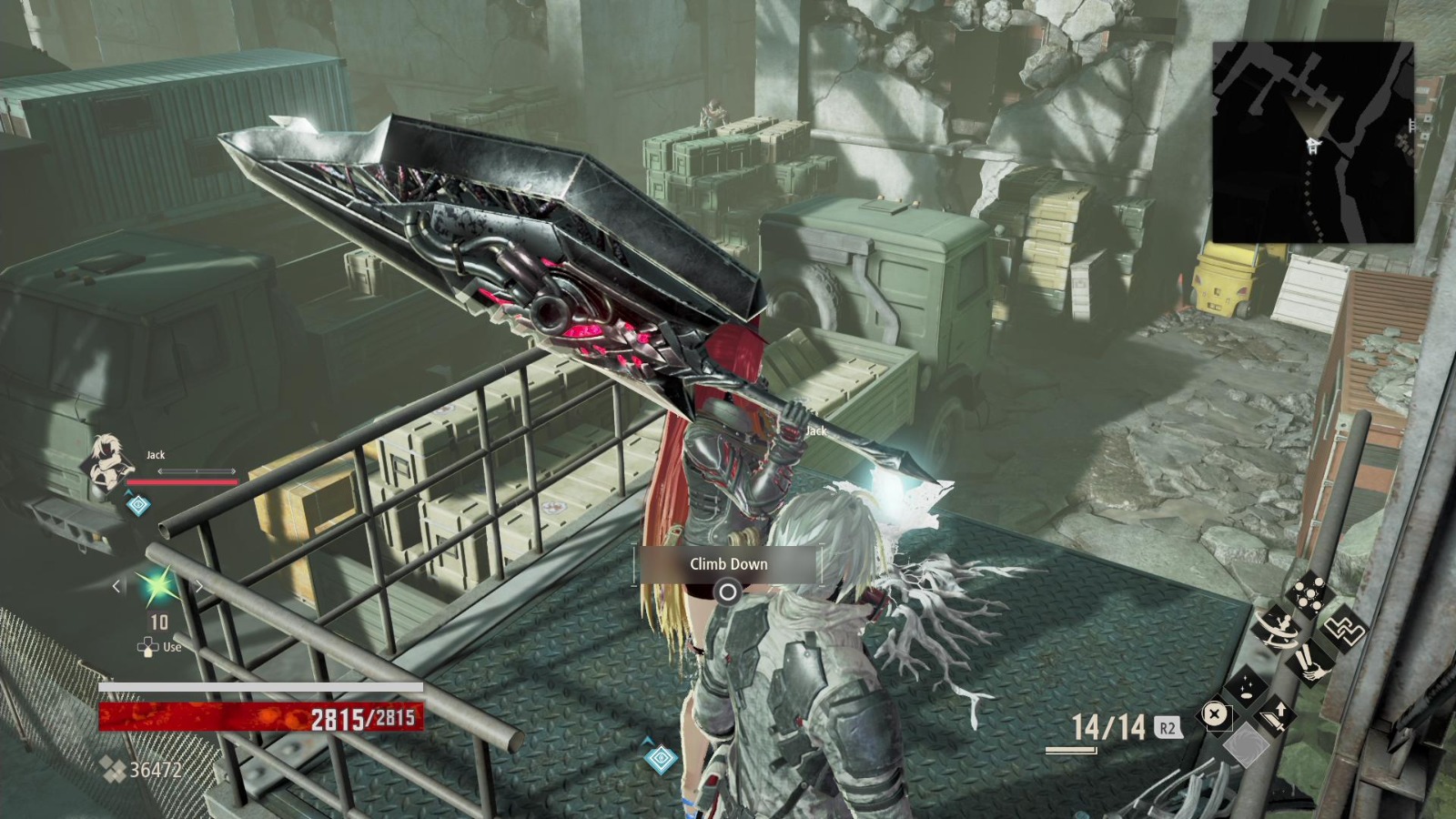Click the right arrow to cycle quick items
The image size is (1456, 819).
point(199,587)
